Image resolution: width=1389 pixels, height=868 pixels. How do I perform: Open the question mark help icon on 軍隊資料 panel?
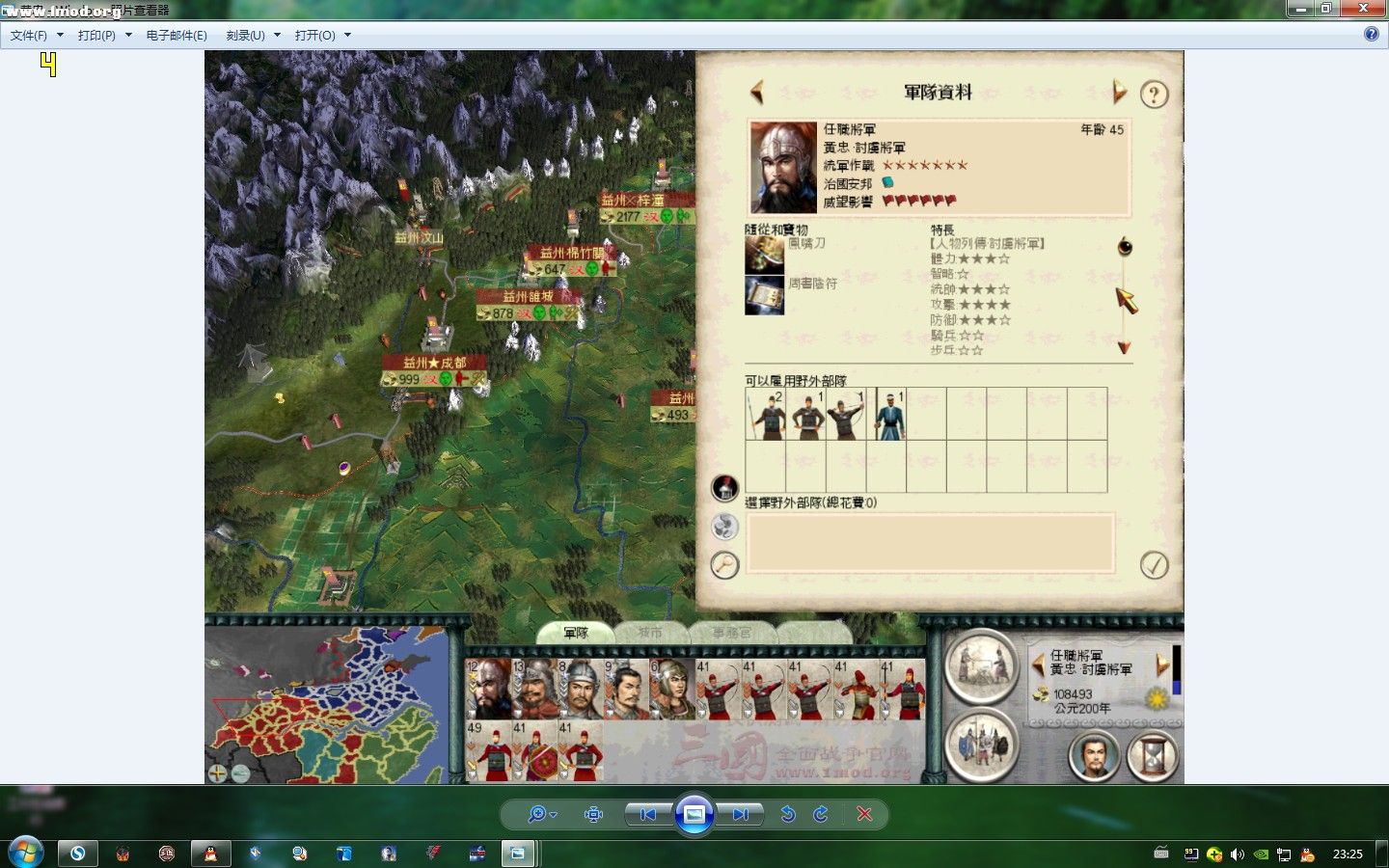1154,94
